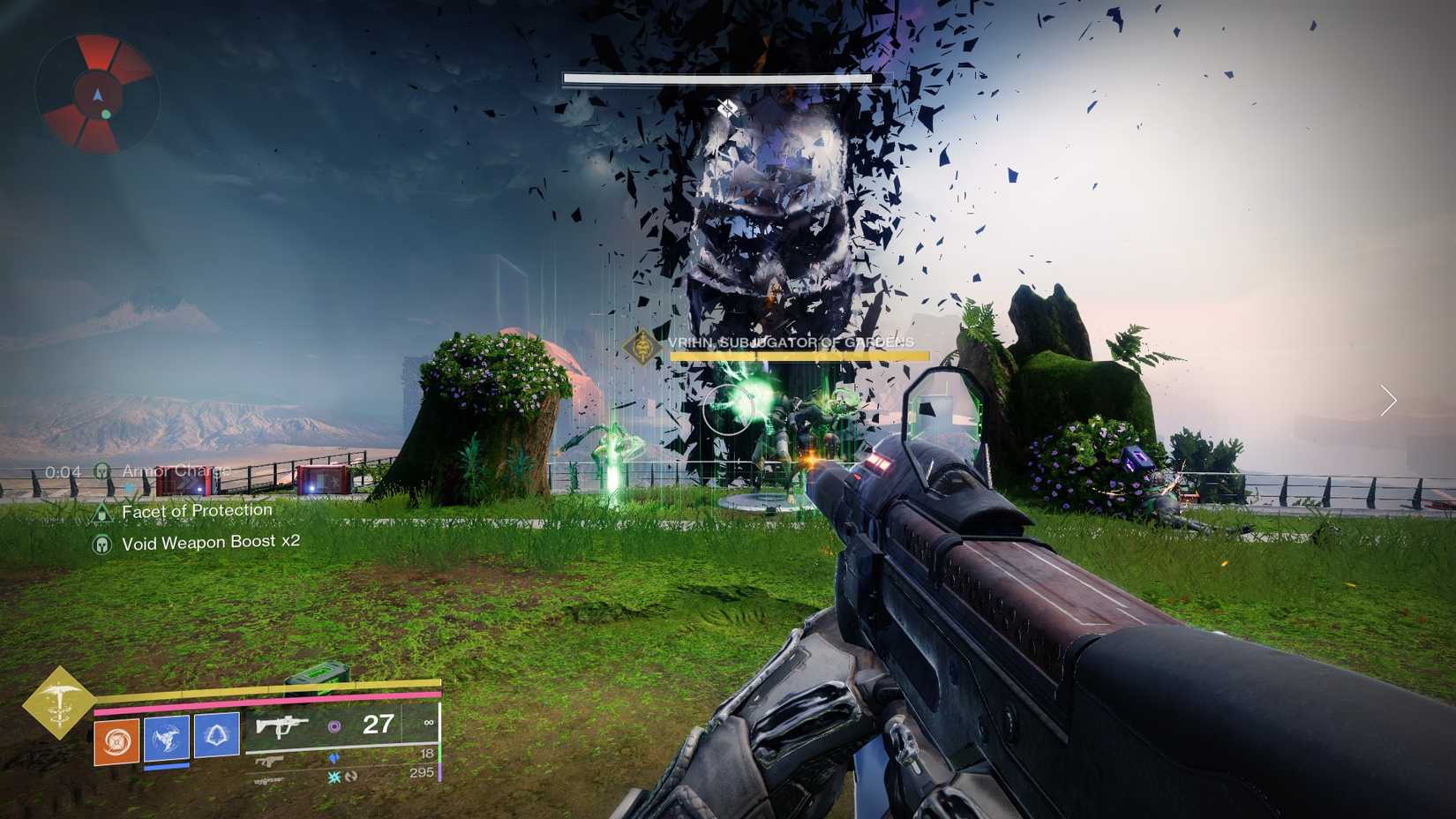Select the equipped SMG weapon icon
This screenshot has width=1456, height=819.
(x=282, y=726)
